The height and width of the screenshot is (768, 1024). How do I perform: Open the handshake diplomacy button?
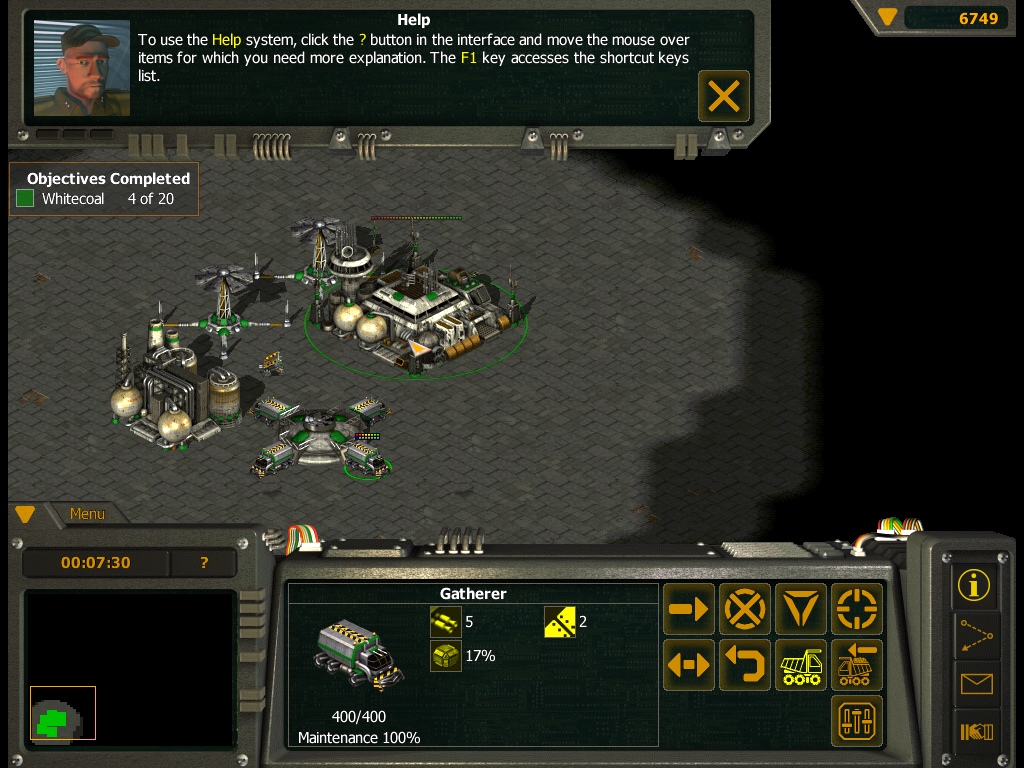tap(974, 733)
